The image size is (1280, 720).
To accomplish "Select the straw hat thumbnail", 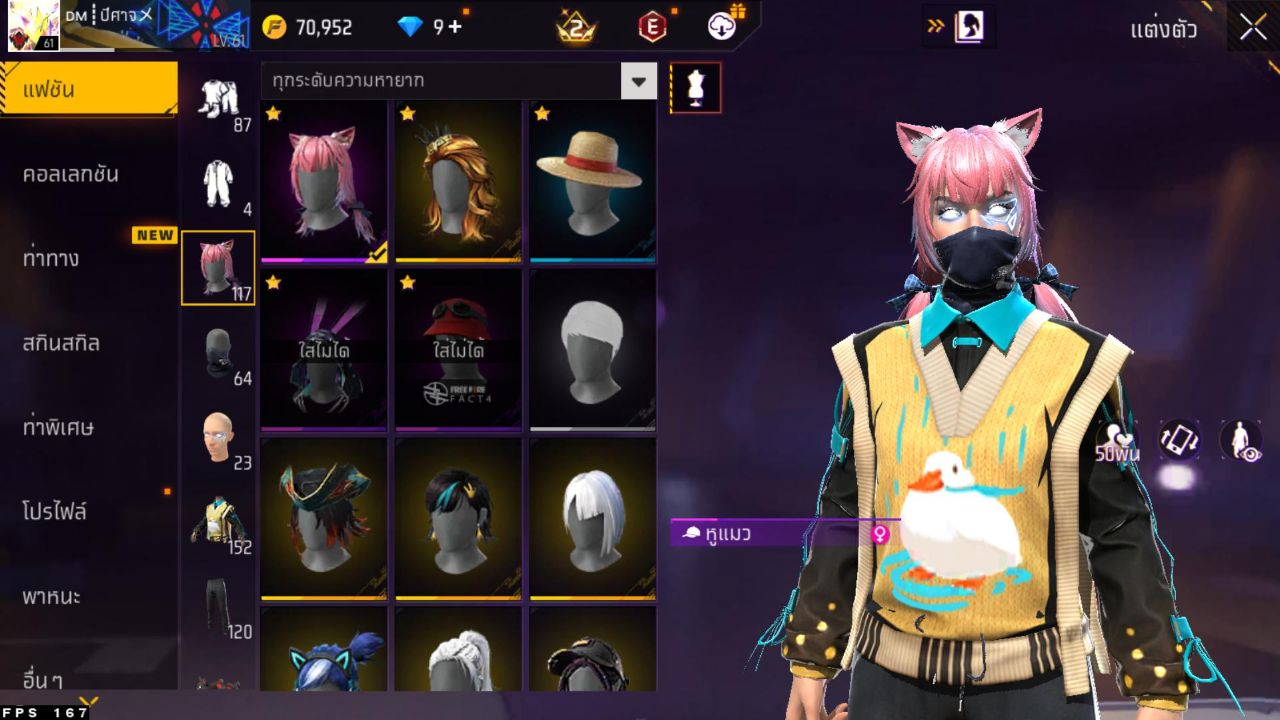I will [x=592, y=178].
